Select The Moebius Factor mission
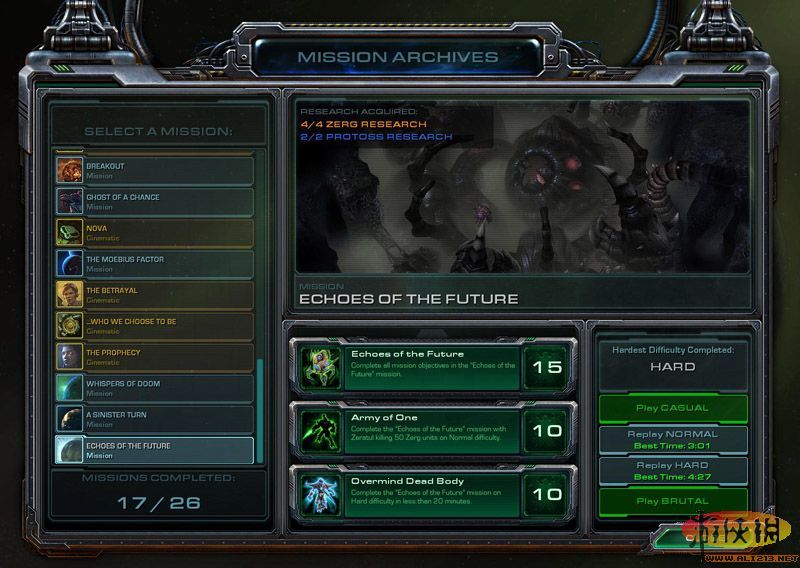 [x=155, y=263]
